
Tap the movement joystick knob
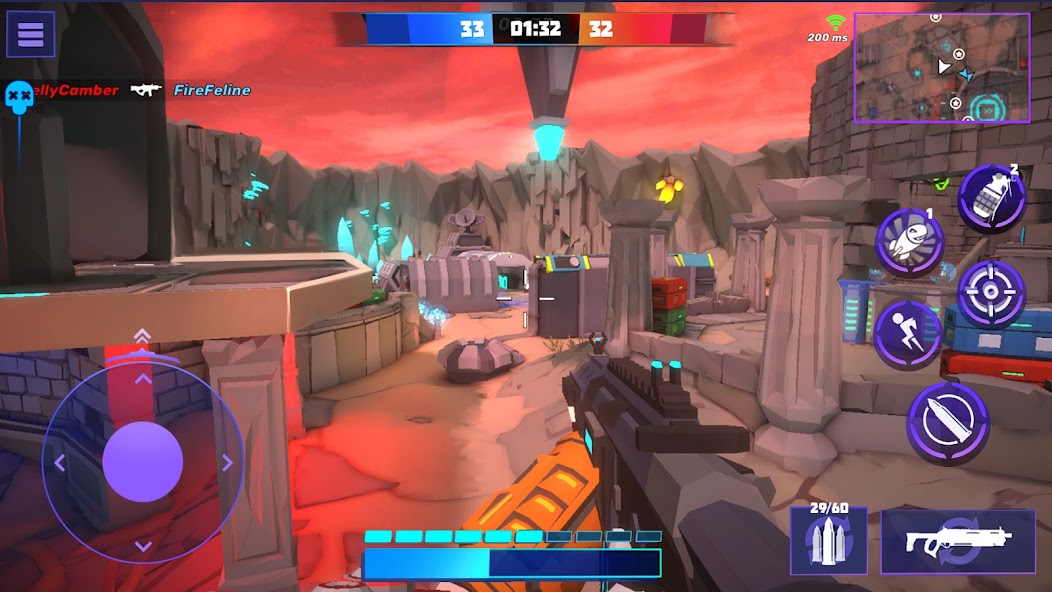click(143, 461)
